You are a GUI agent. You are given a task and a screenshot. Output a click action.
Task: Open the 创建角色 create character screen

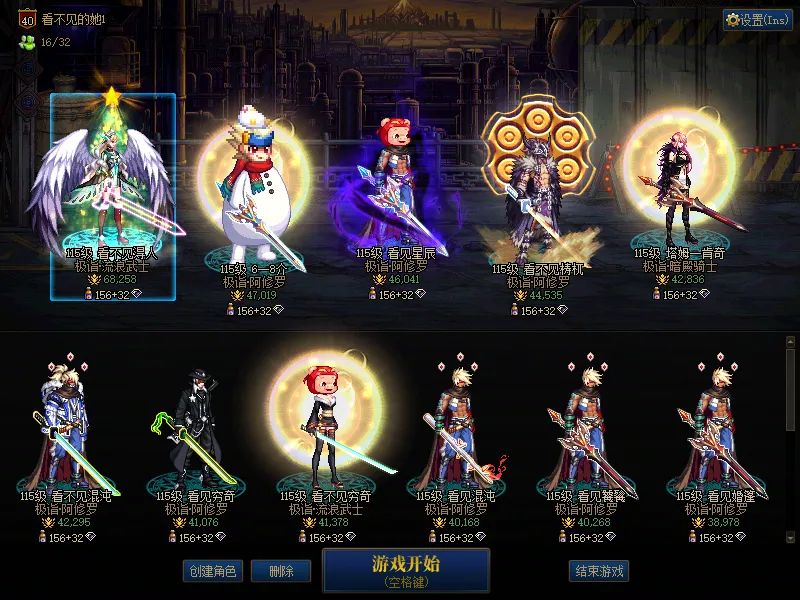[x=212, y=571]
